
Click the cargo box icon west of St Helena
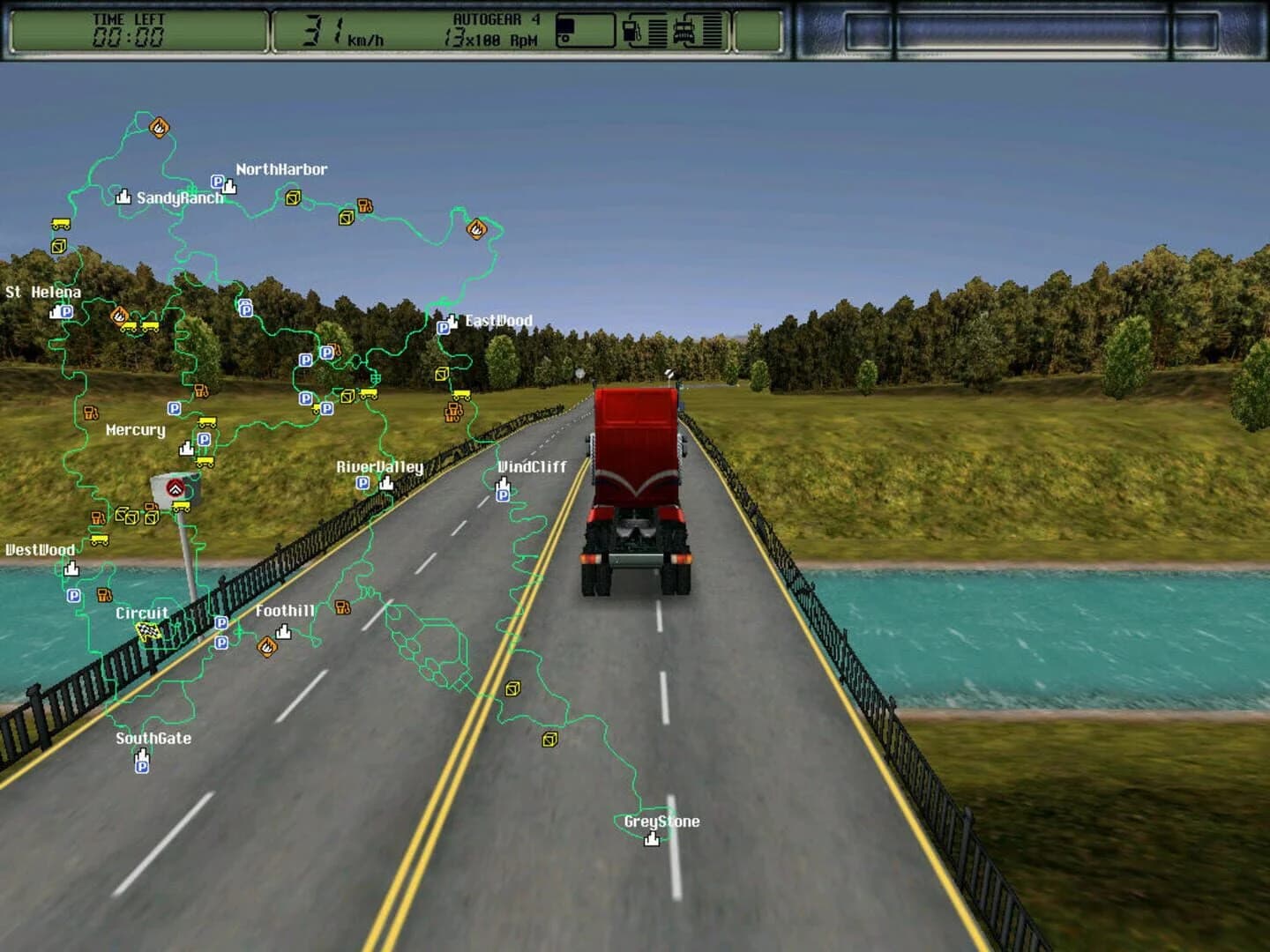coord(59,247)
